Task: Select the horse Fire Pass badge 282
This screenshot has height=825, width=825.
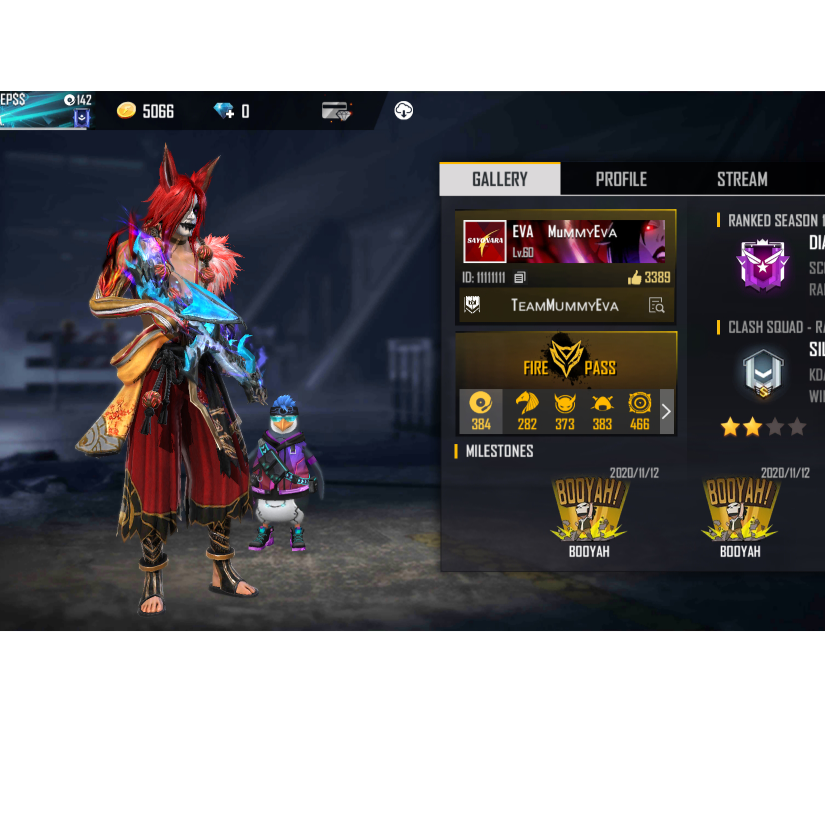Action: coord(527,410)
